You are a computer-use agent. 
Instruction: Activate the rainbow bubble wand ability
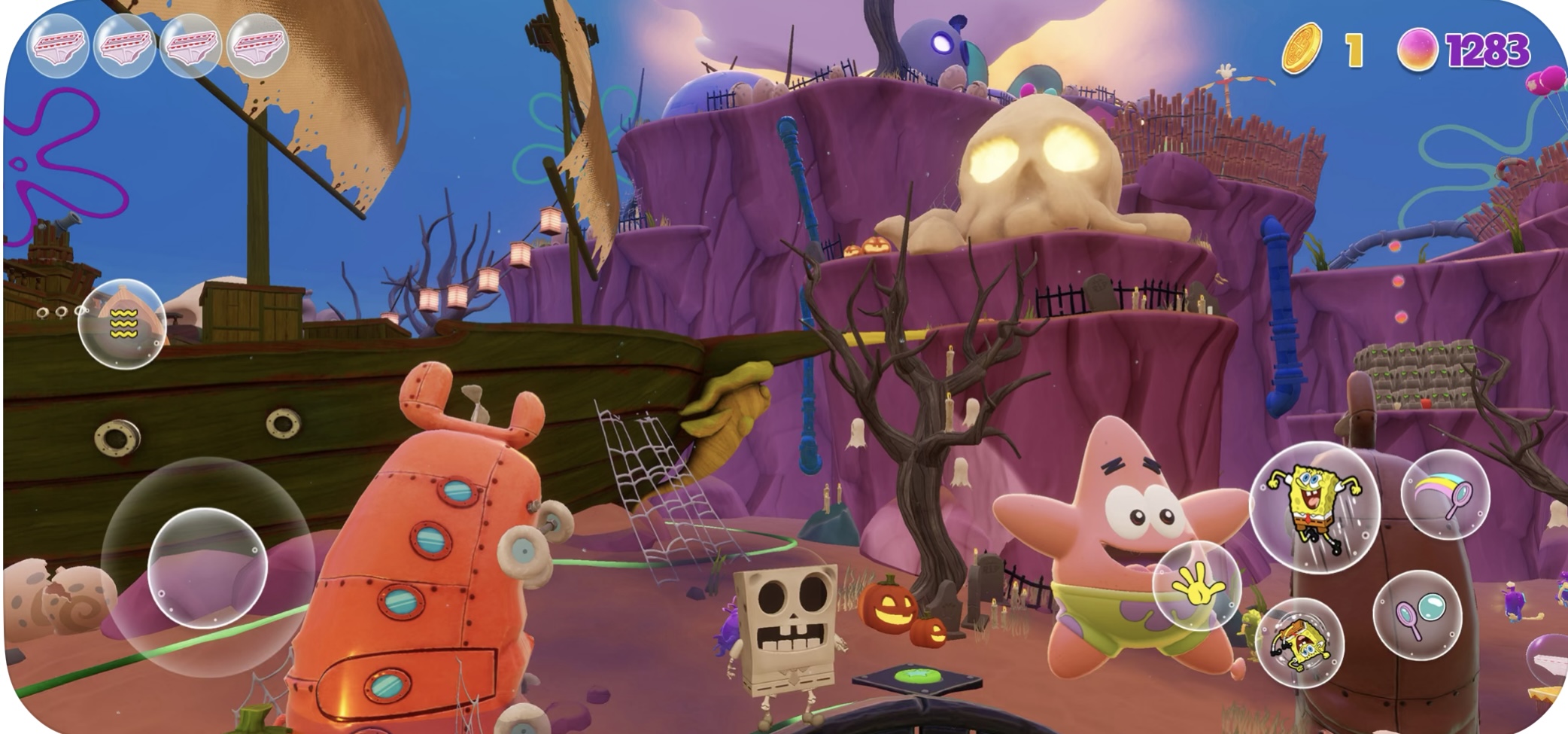(x=1445, y=494)
